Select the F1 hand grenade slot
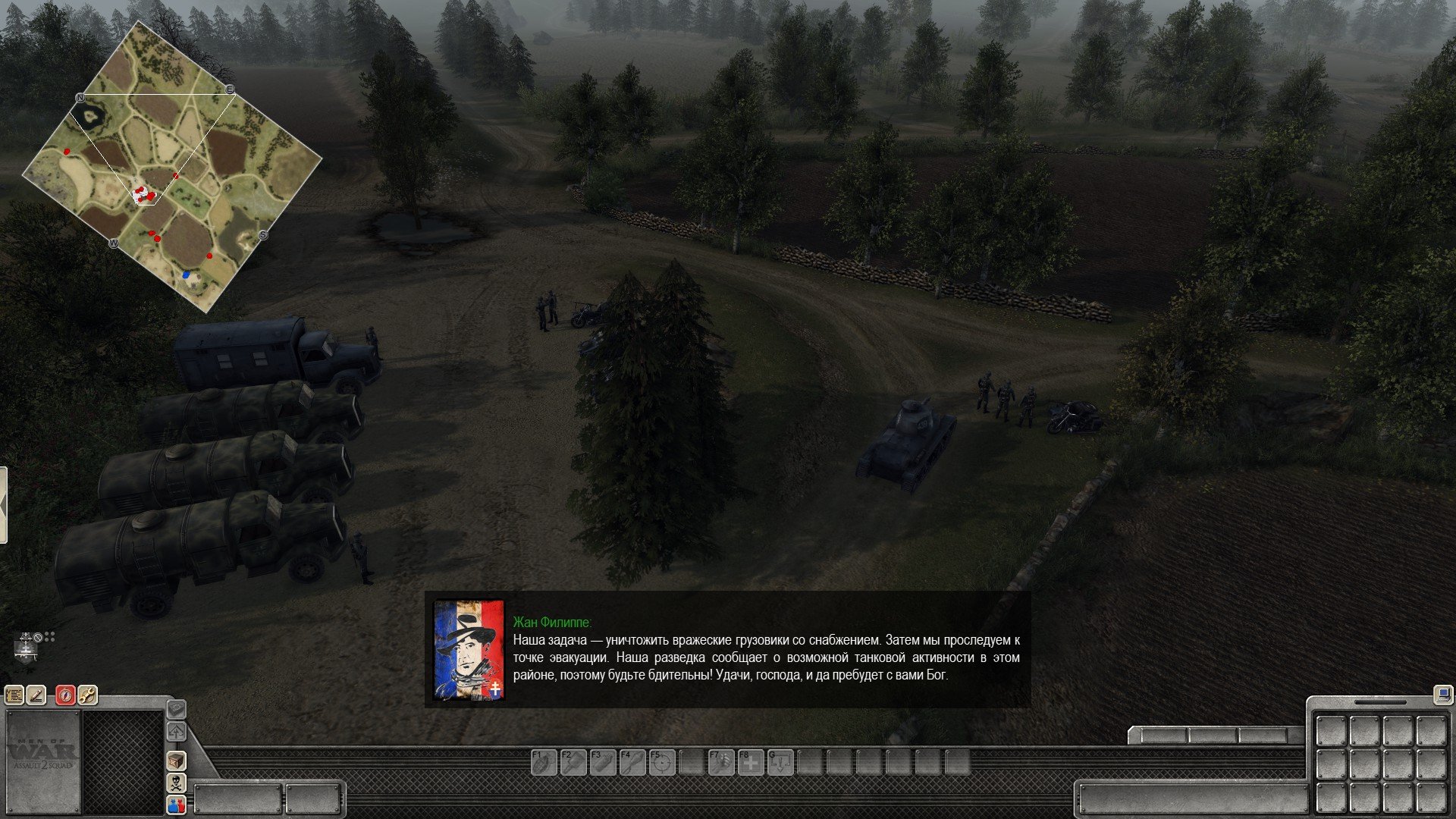Screen dimensions: 1456x819 (542, 762)
